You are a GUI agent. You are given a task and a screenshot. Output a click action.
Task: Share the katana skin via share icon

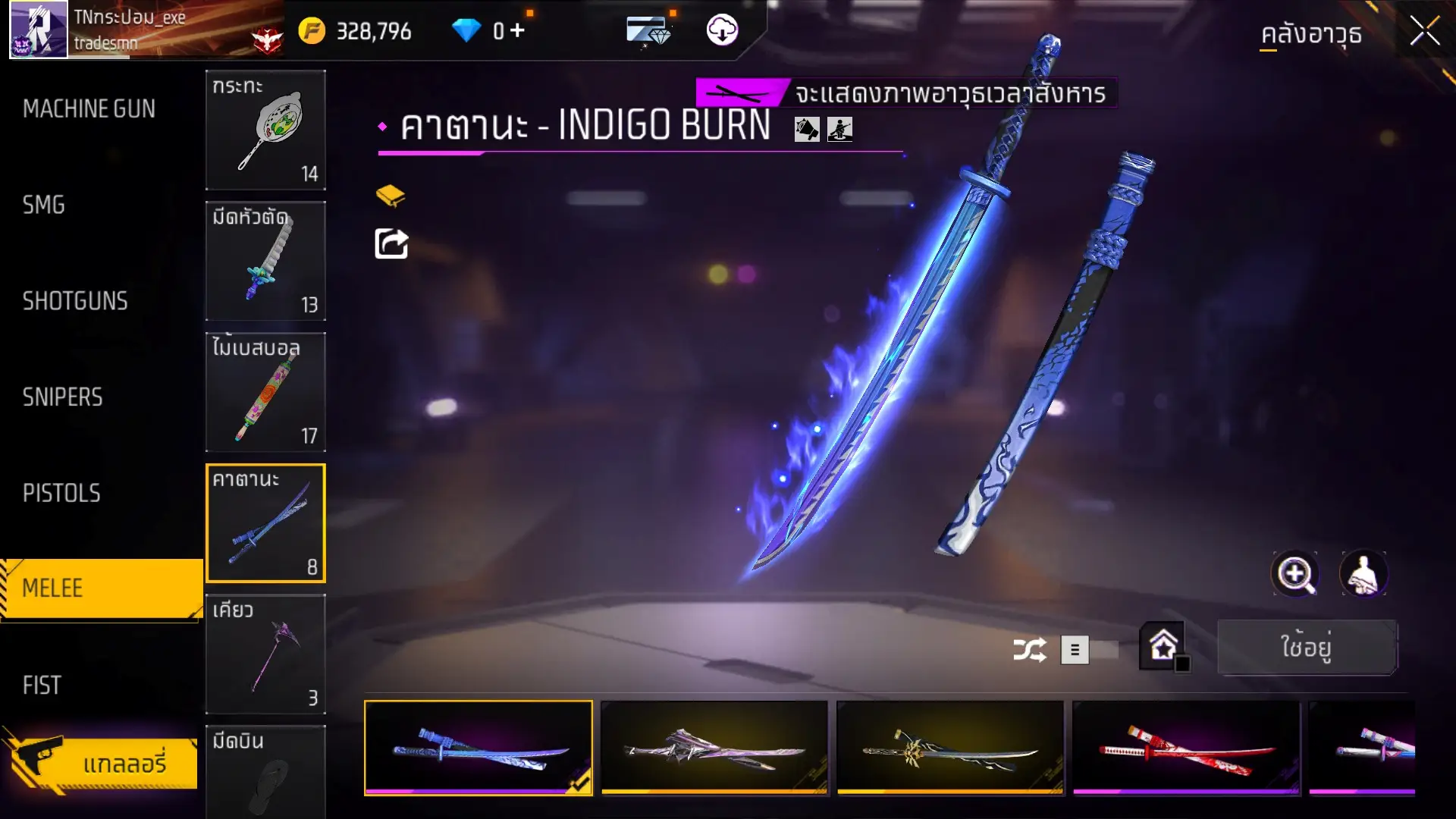click(391, 244)
